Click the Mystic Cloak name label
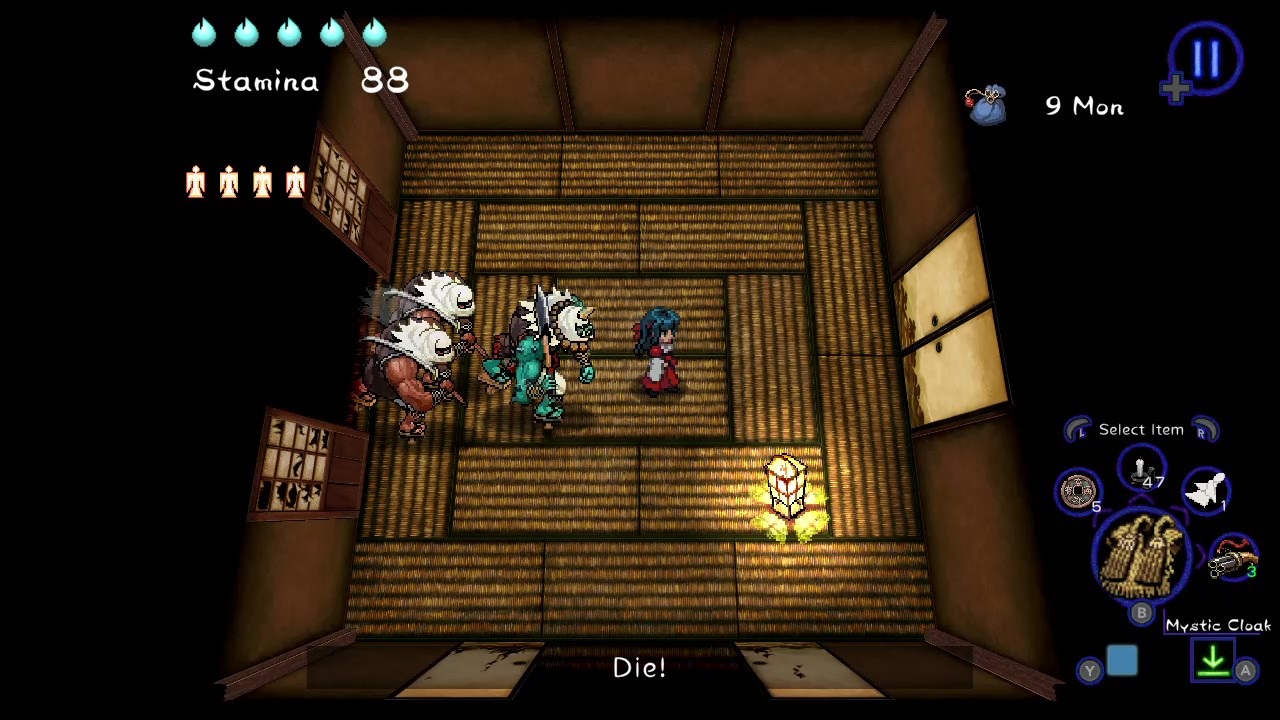This screenshot has width=1280, height=720. point(1218,625)
